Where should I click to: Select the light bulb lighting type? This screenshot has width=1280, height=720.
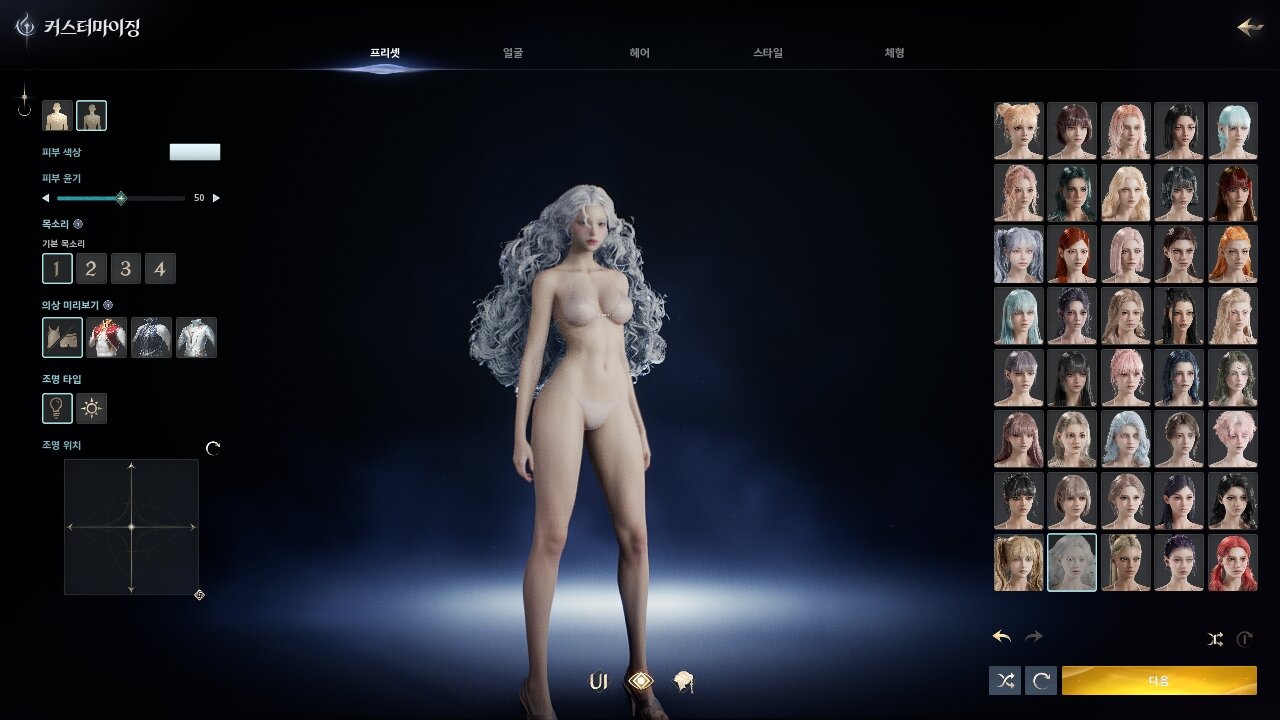point(57,408)
